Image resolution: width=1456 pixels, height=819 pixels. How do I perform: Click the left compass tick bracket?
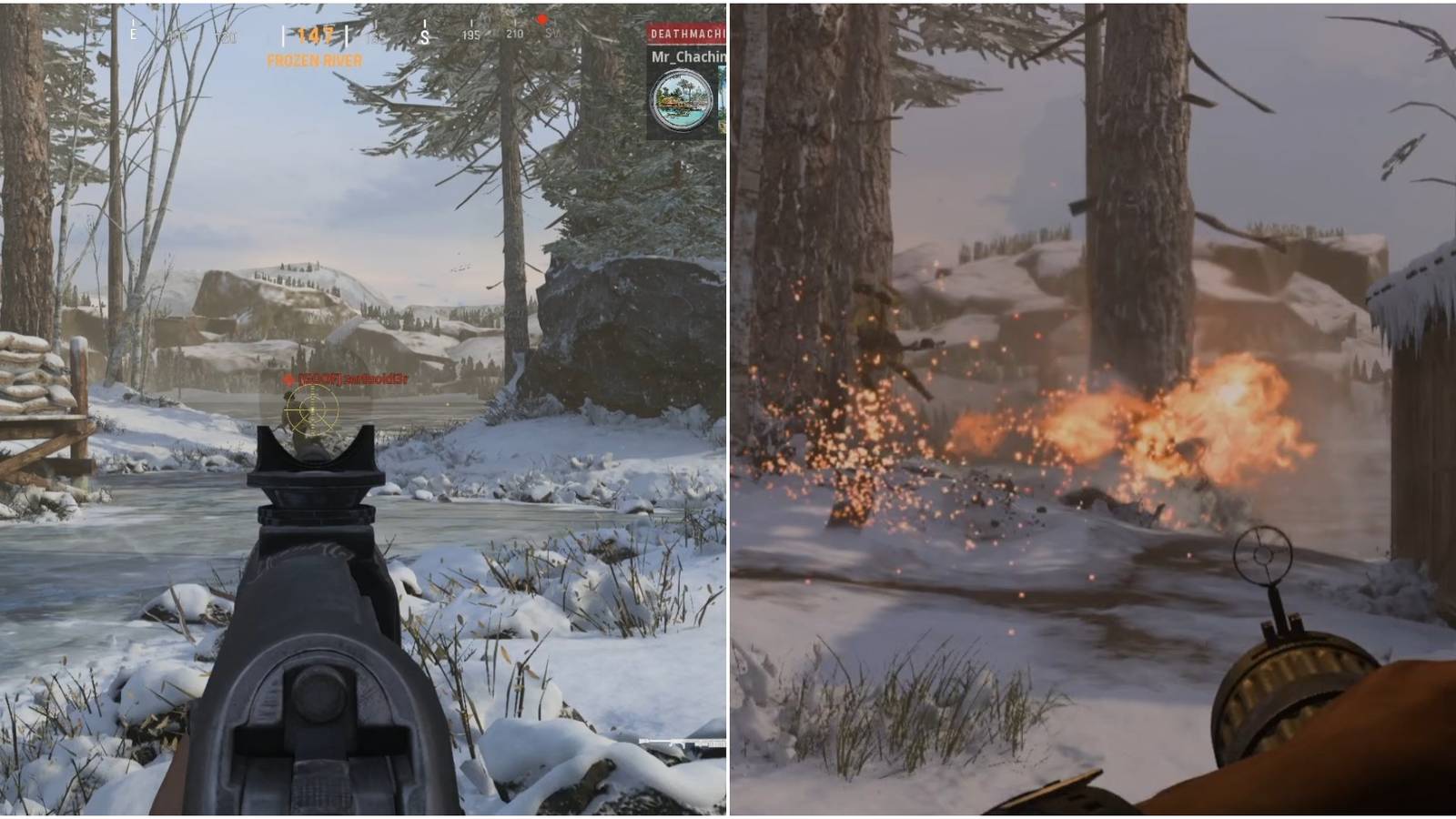pyautogui.click(x=284, y=35)
